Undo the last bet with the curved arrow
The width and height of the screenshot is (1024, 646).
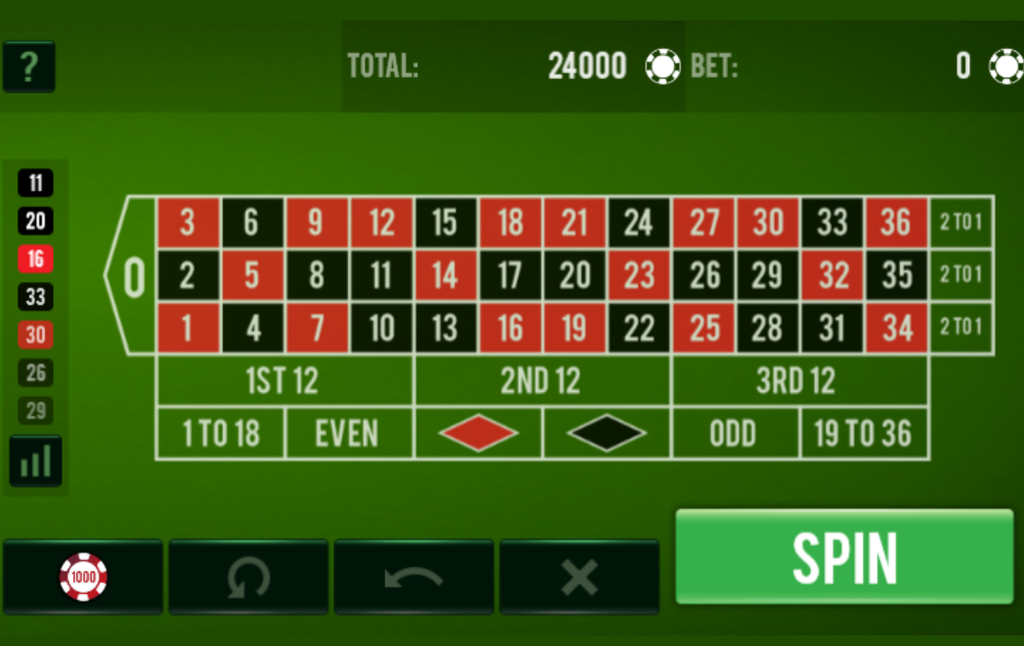414,577
